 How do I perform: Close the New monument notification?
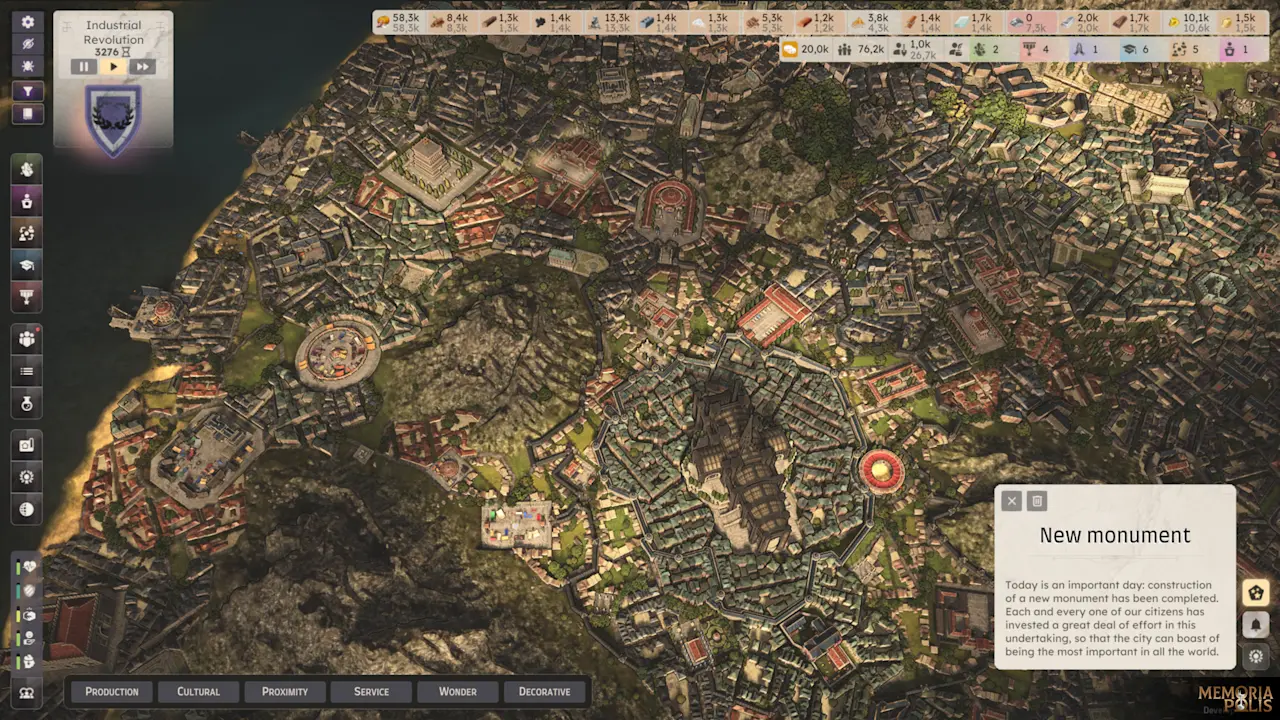(1011, 501)
